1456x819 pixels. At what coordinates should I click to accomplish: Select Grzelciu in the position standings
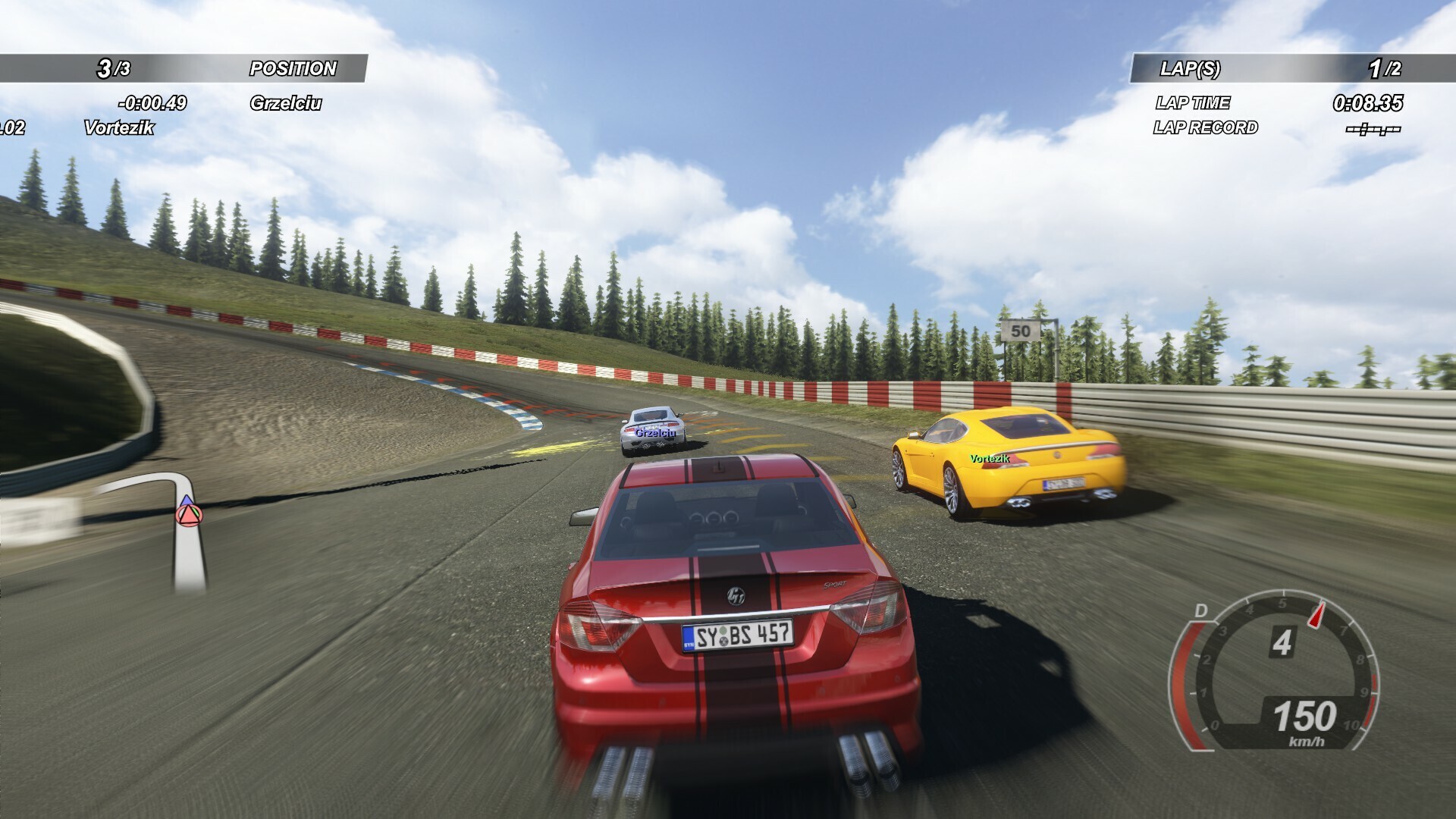[286, 103]
